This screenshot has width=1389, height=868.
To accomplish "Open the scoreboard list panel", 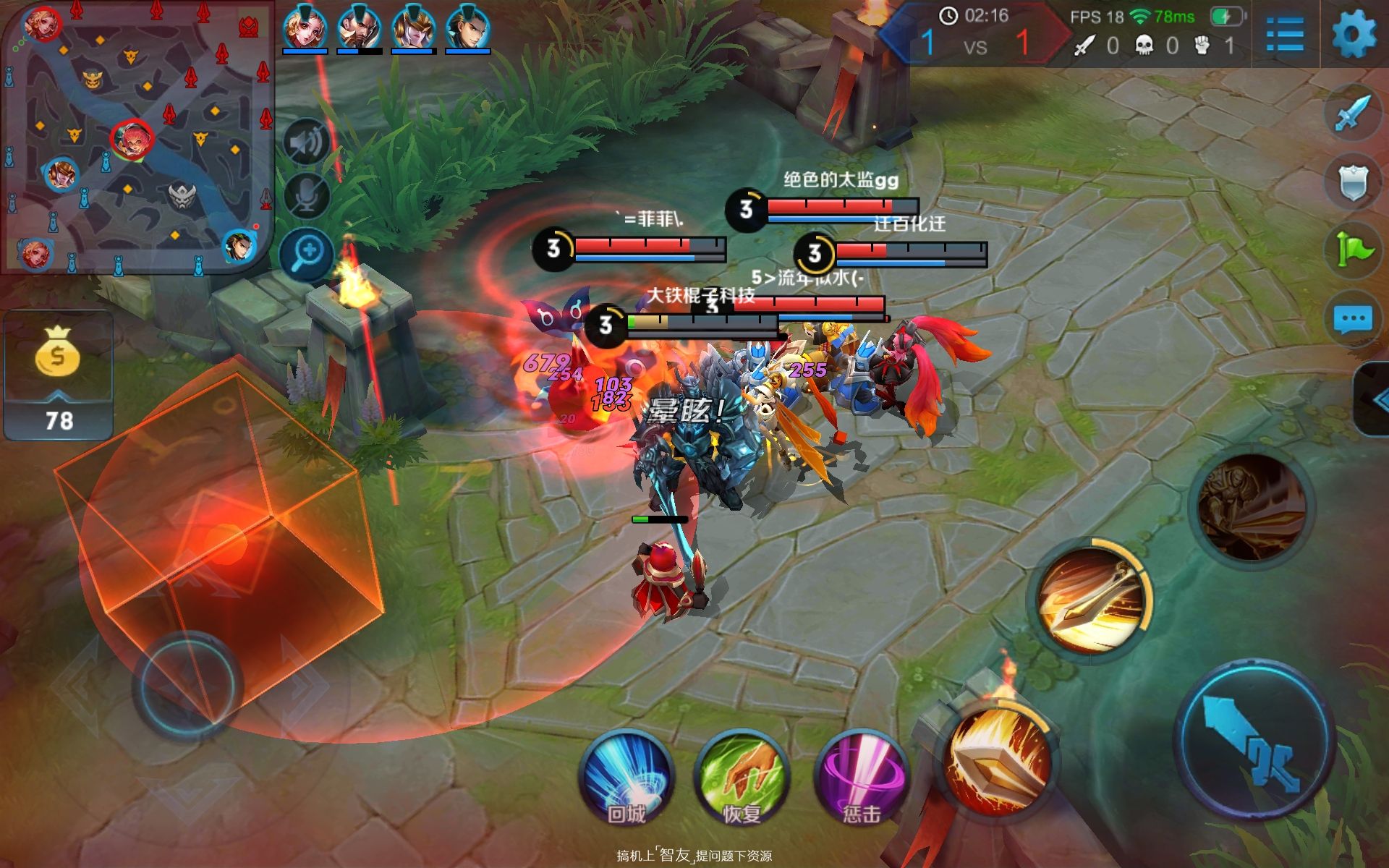I will (1285, 34).
